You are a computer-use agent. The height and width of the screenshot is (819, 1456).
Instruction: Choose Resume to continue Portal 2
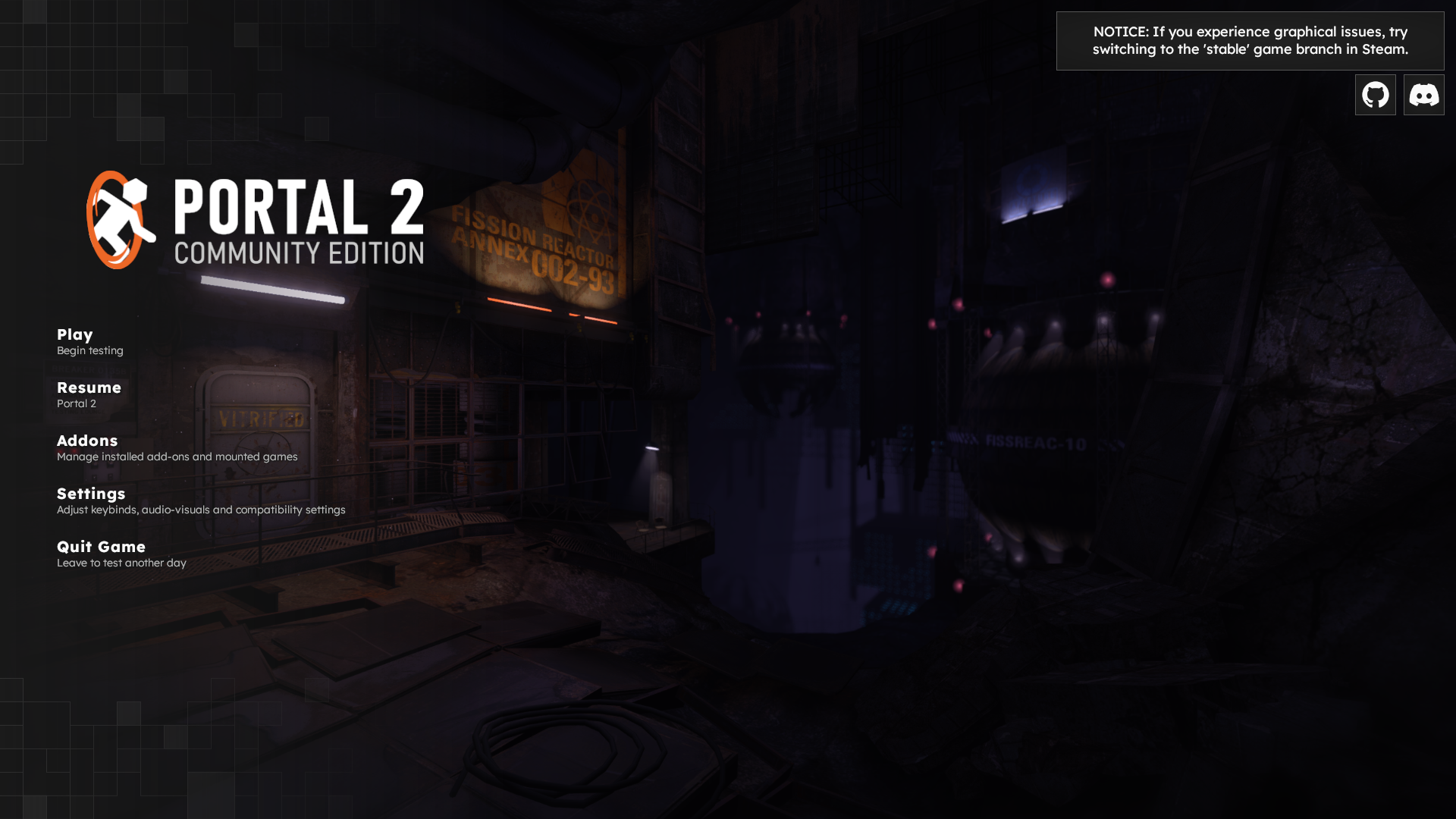89,388
